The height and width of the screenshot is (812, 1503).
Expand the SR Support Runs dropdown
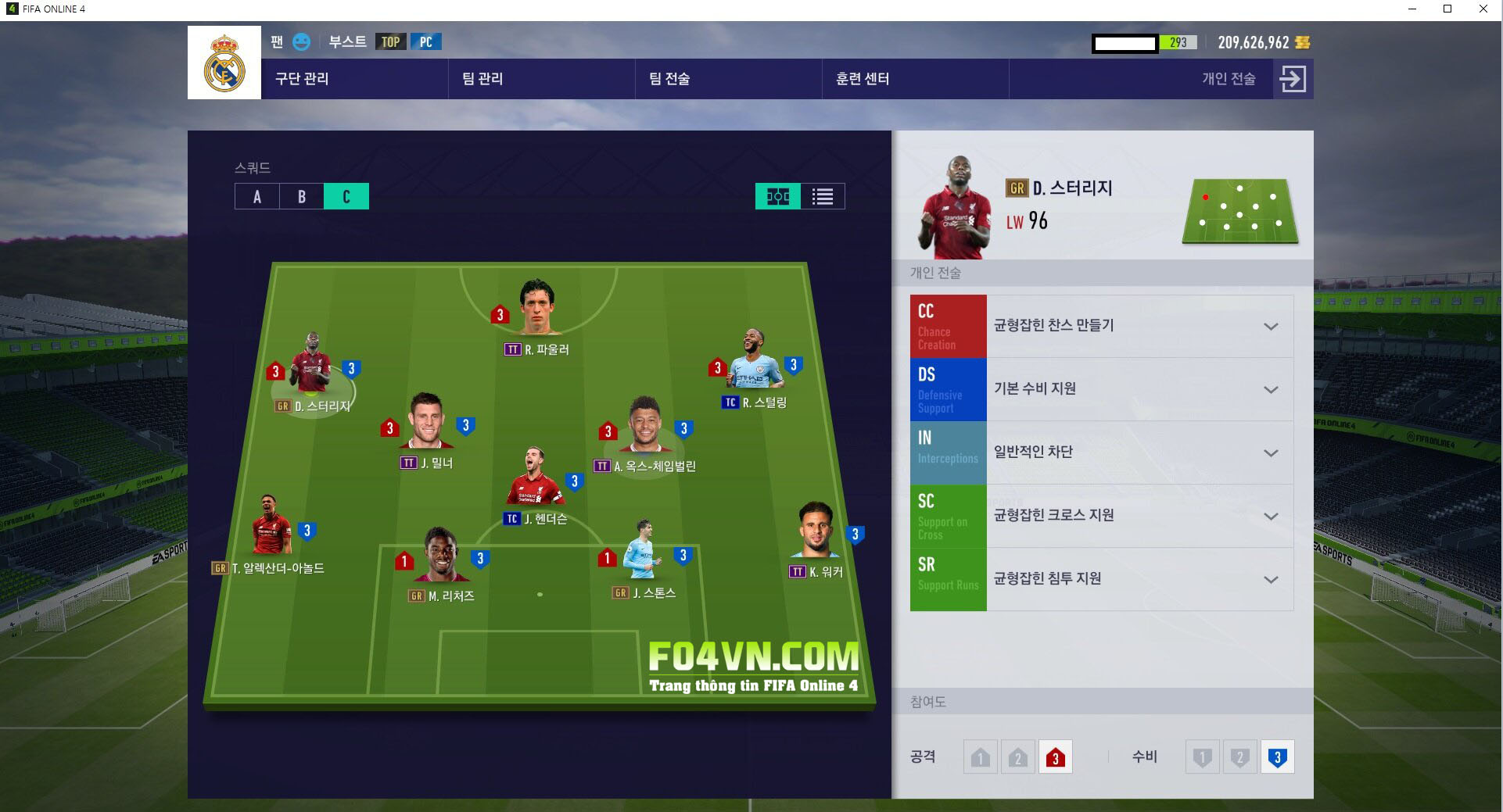[x=1271, y=579]
